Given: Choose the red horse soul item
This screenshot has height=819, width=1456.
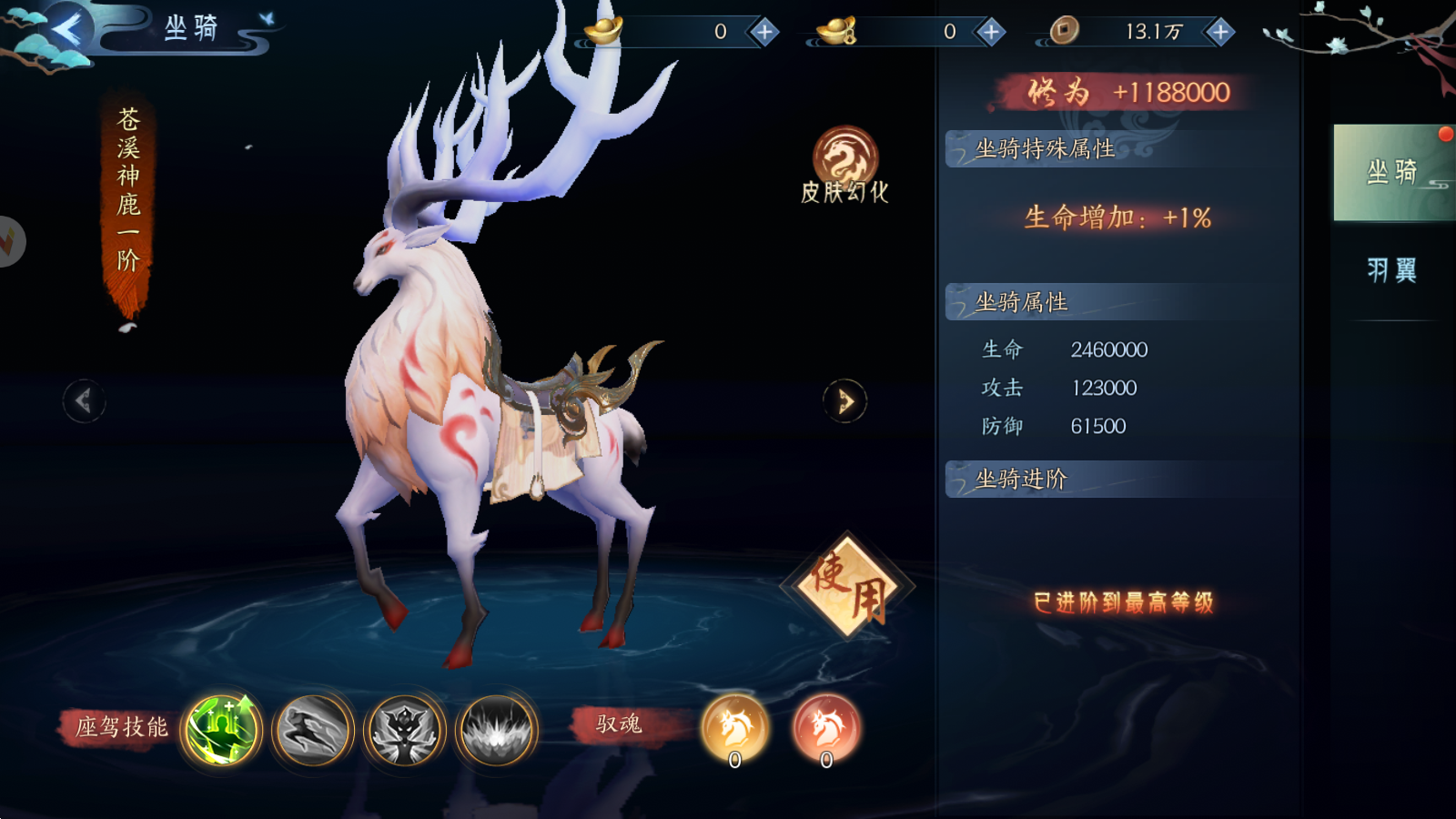Looking at the screenshot, I should (x=826, y=729).
